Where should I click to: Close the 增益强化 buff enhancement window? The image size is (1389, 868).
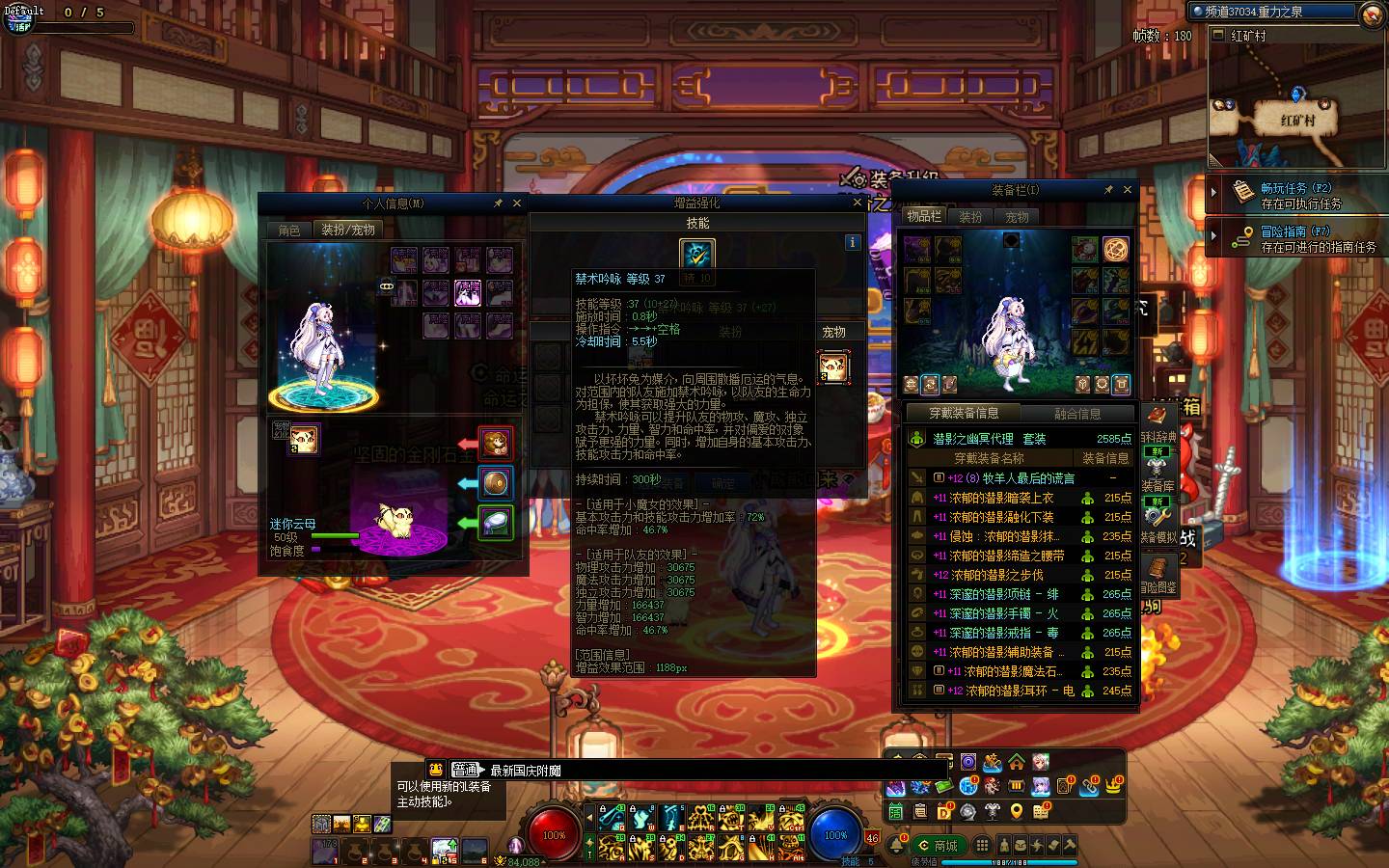click(857, 203)
